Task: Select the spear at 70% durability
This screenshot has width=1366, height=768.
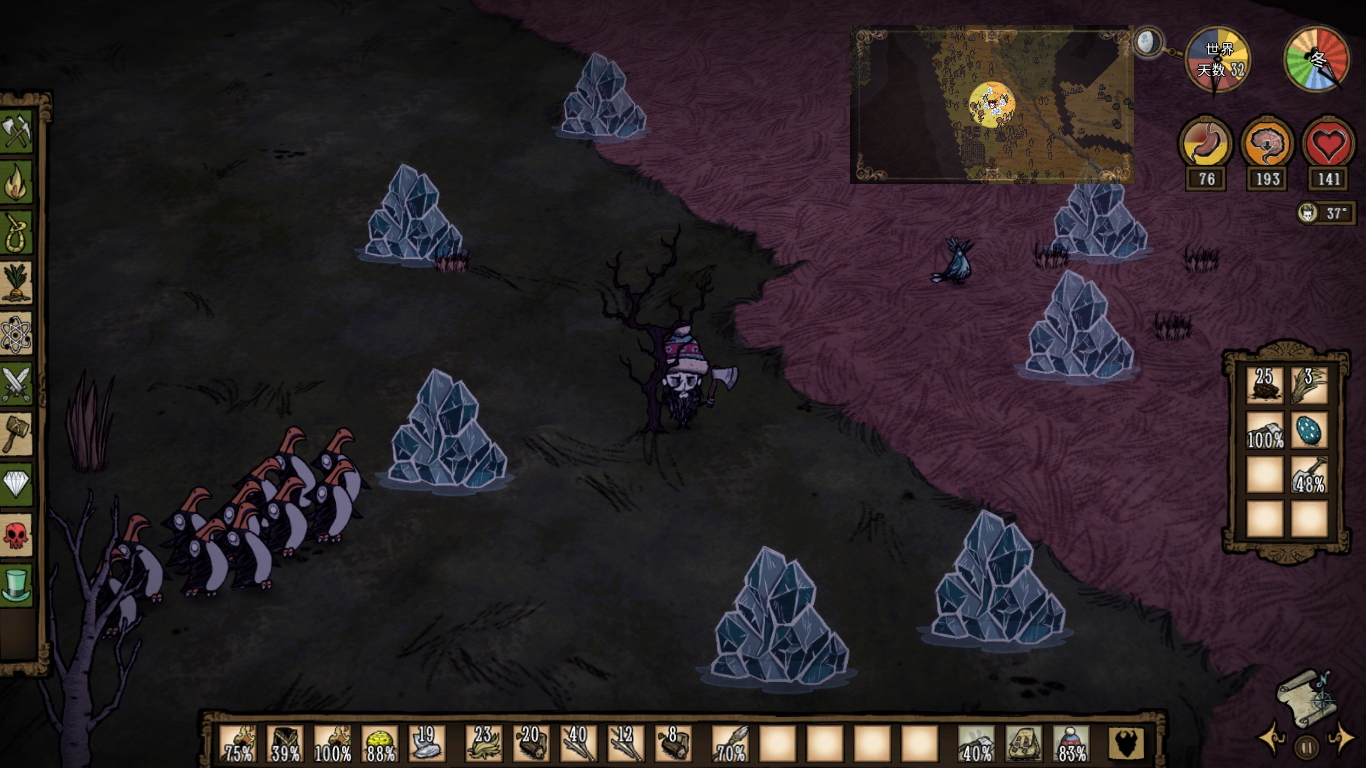Action: tap(730, 744)
